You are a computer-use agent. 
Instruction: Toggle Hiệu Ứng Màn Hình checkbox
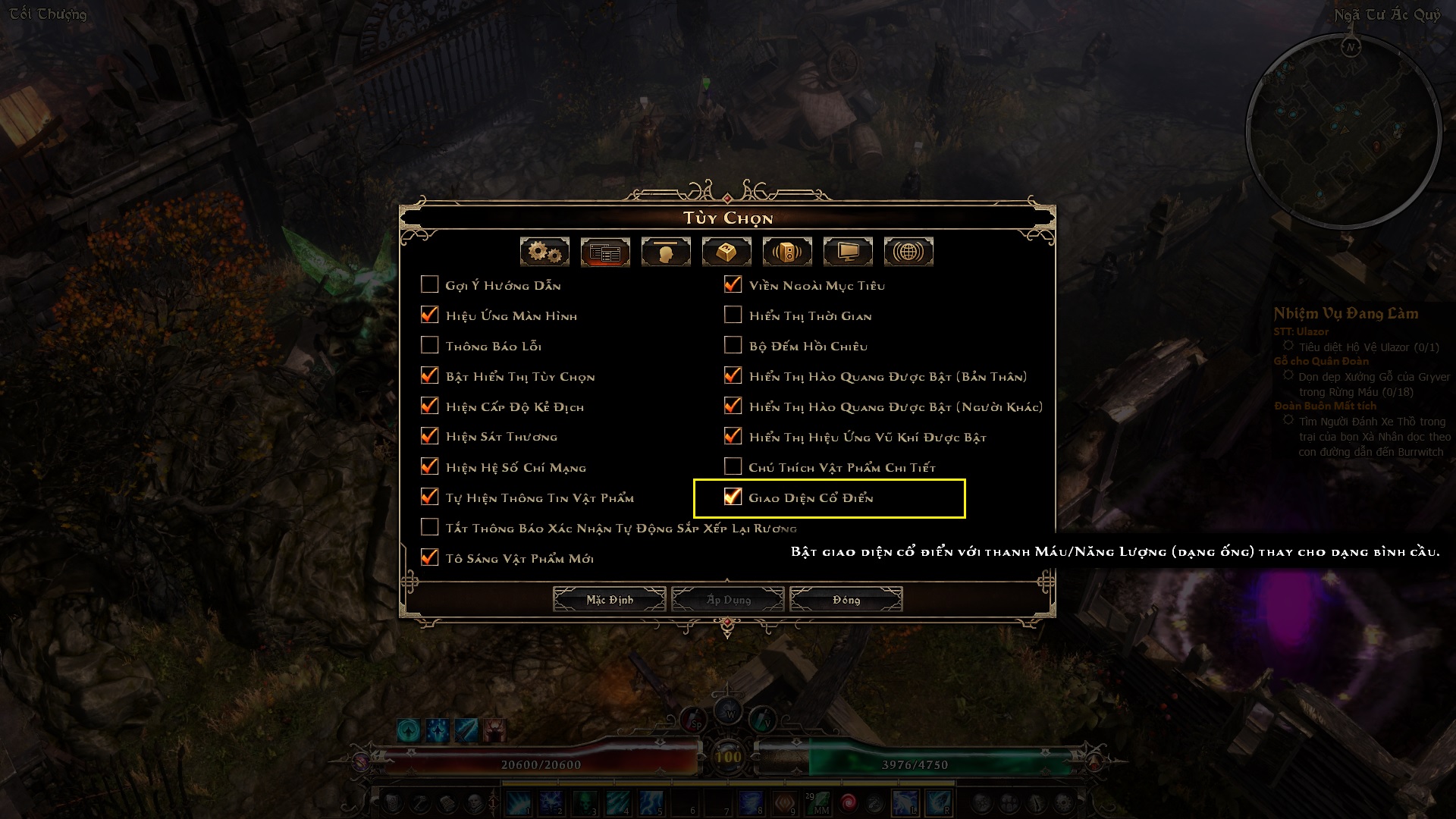(x=430, y=315)
